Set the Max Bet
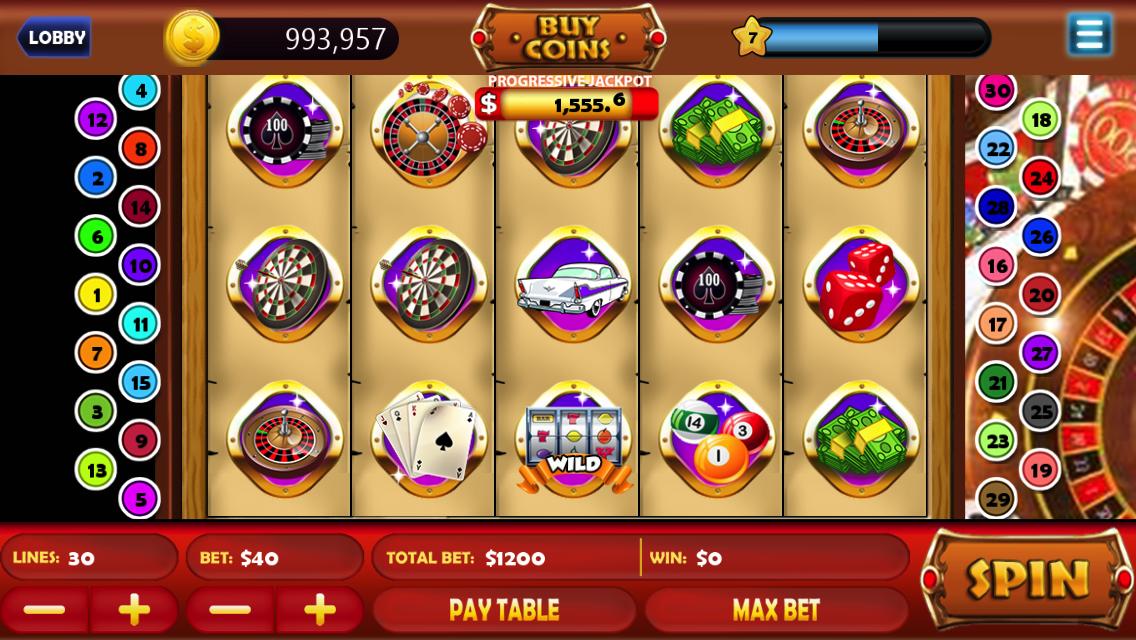Screen dimensions: 1136x640 [776, 609]
